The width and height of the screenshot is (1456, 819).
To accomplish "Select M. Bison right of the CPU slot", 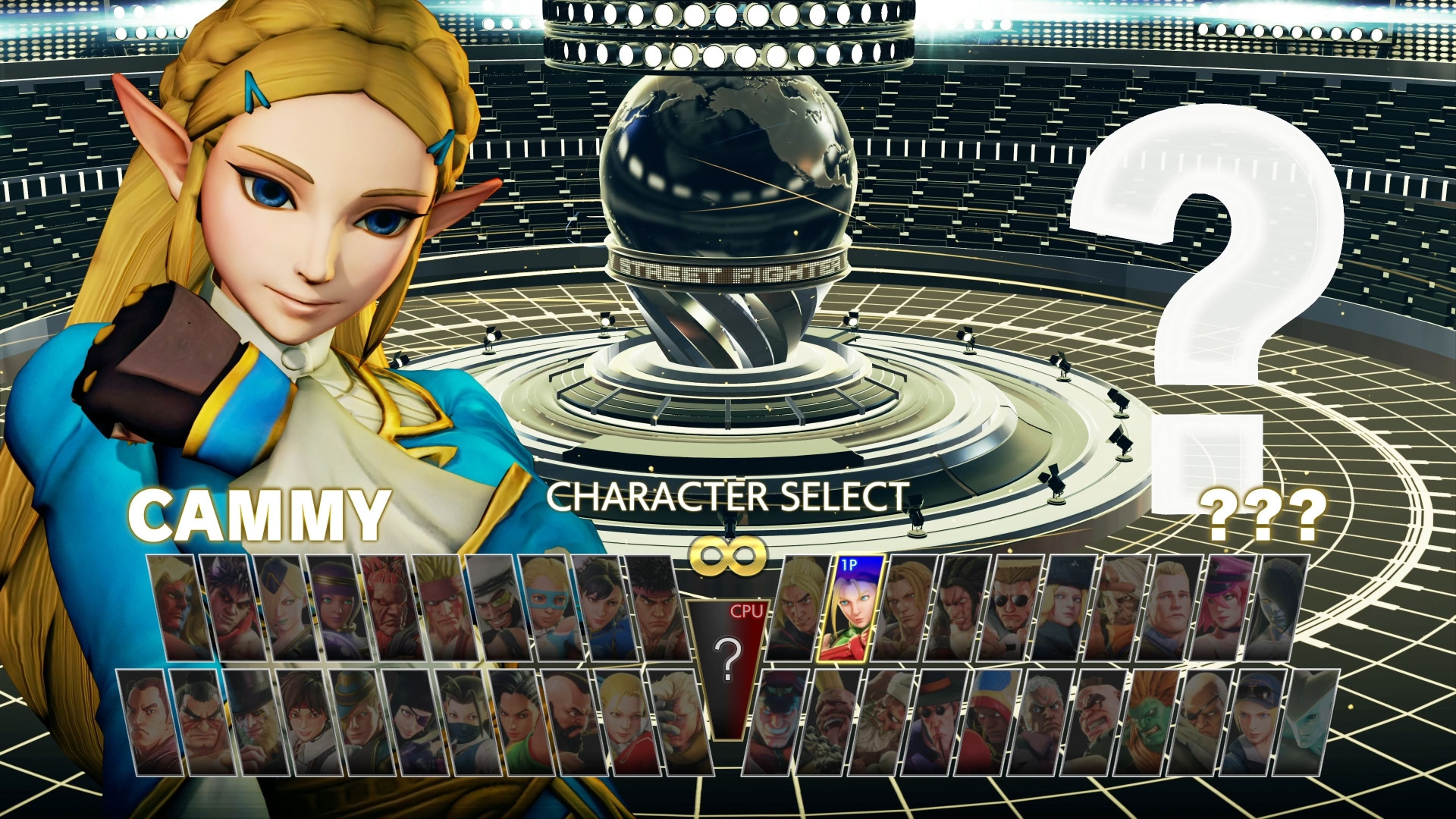I will point(775,720).
